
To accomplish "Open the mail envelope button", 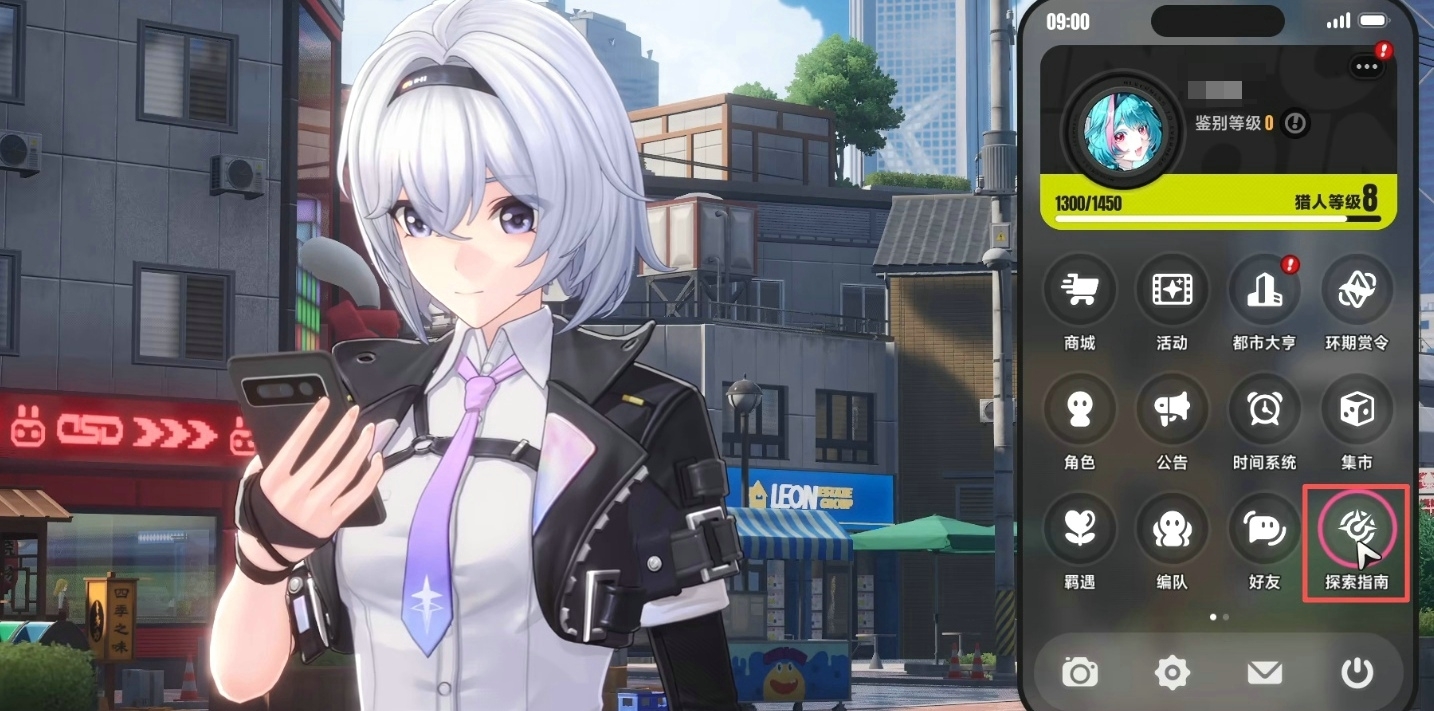I will (1265, 673).
